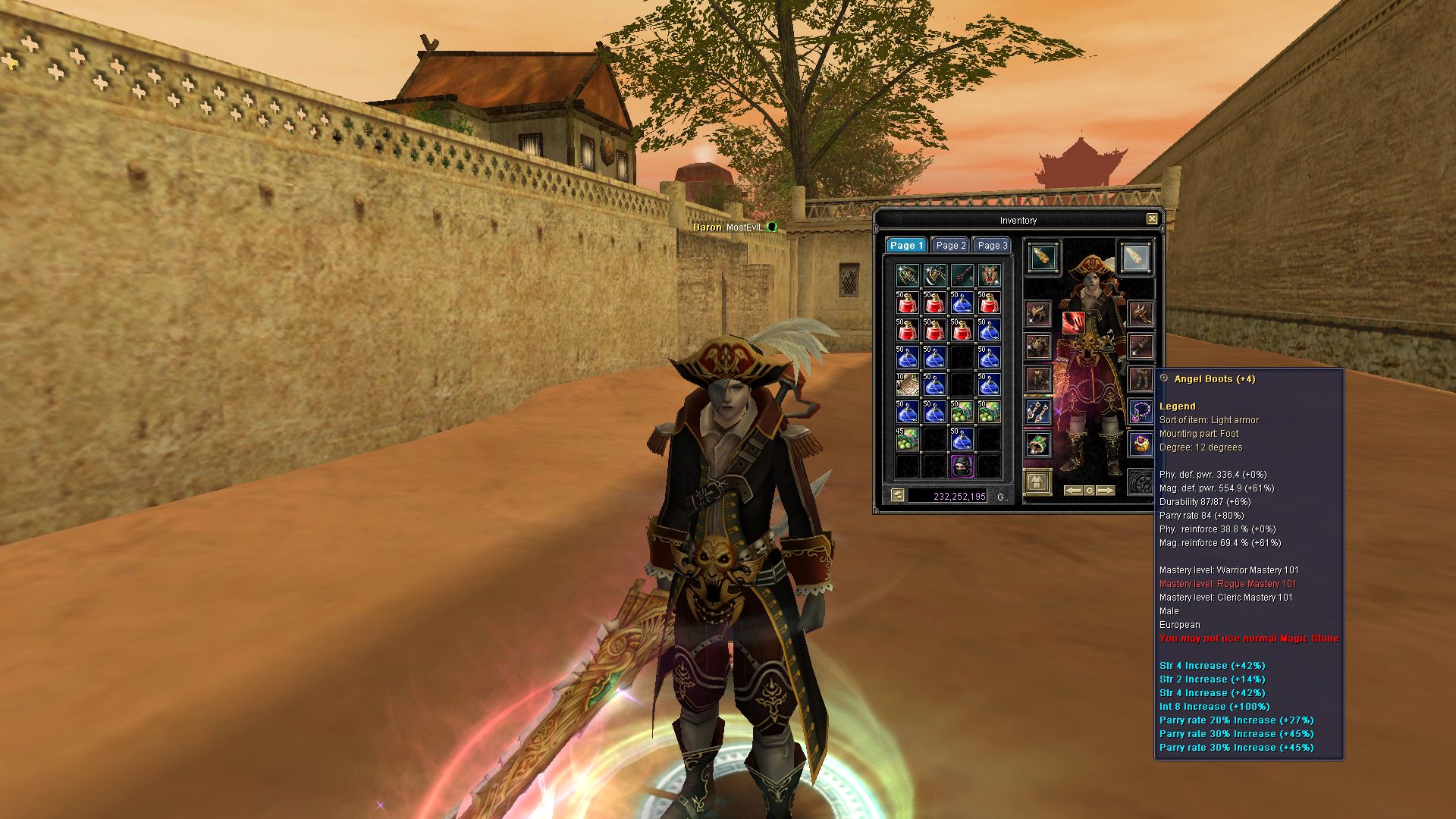Close the Inventory window

(x=1152, y=219)
